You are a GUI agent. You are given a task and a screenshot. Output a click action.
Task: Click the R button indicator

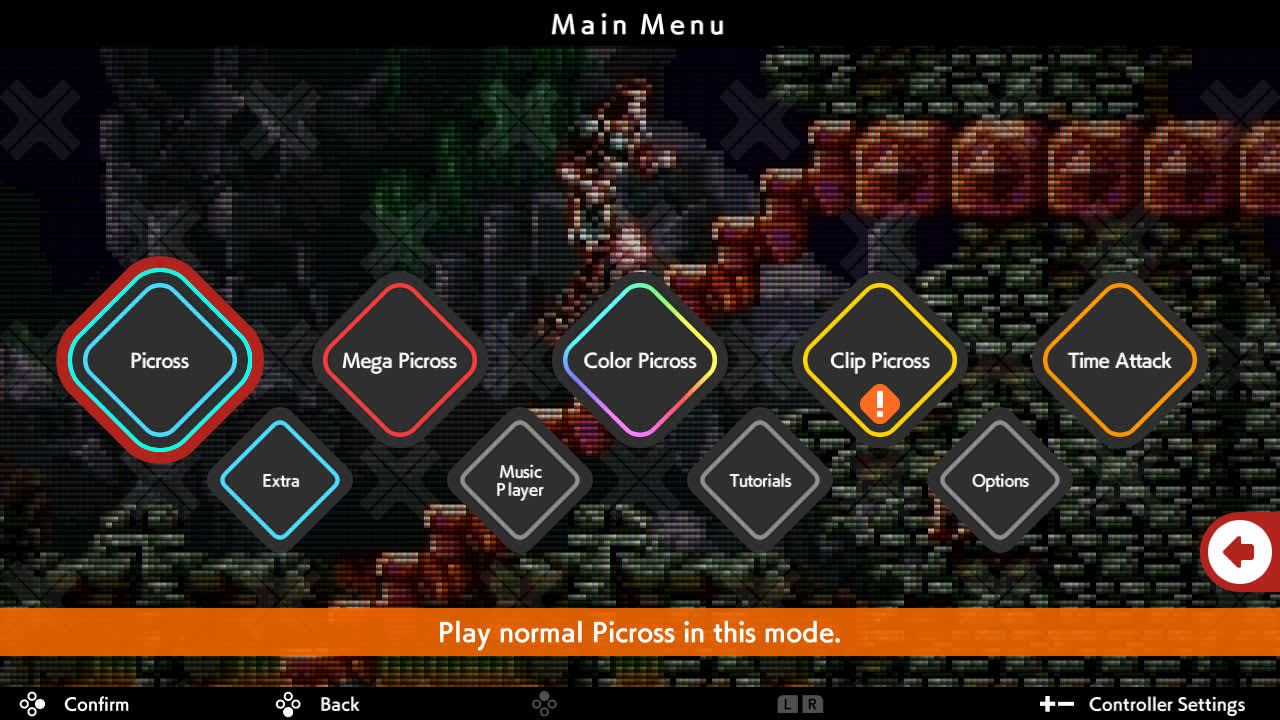coord(811,704)
